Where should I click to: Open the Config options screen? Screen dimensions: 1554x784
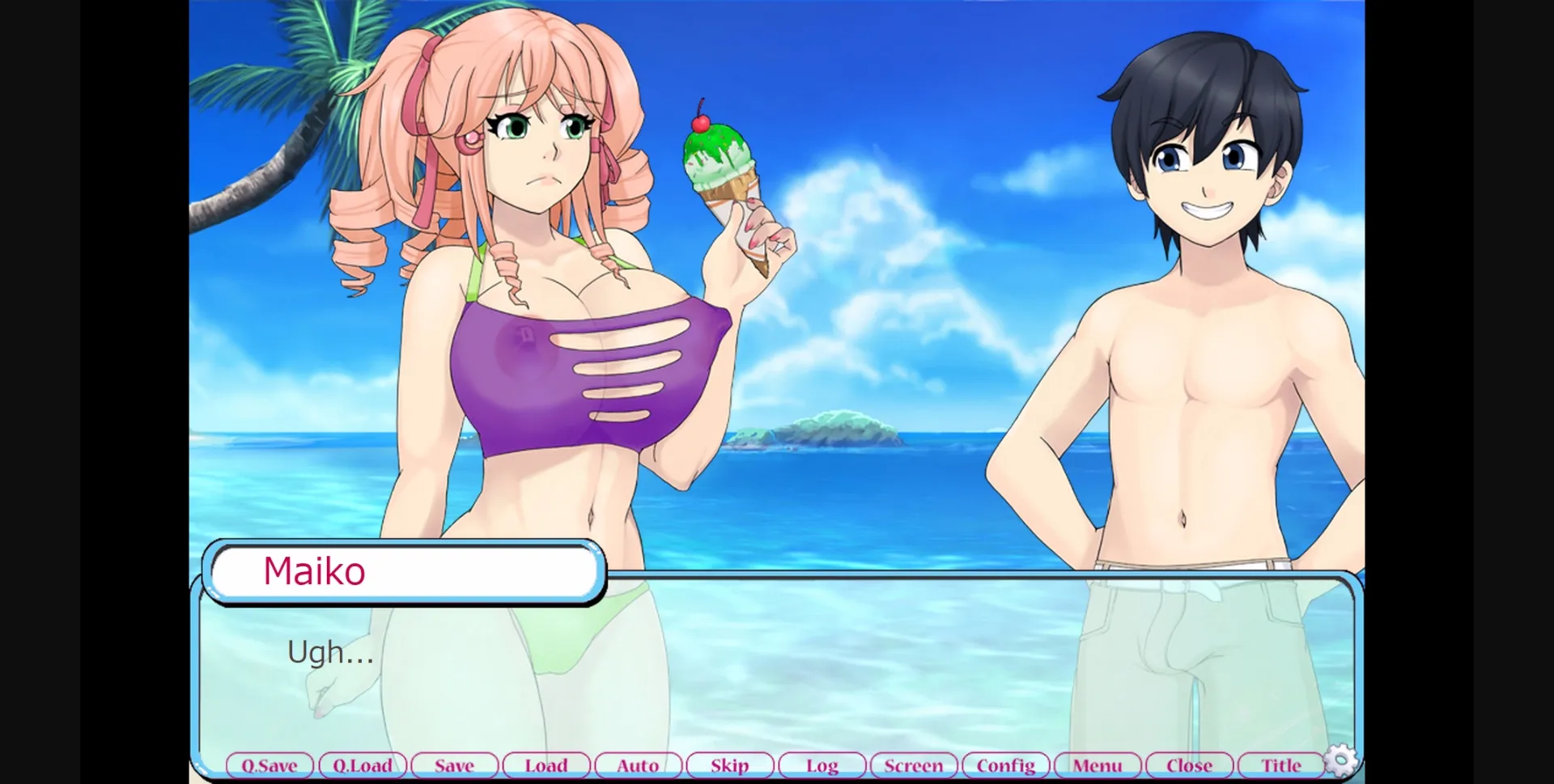1005,765
